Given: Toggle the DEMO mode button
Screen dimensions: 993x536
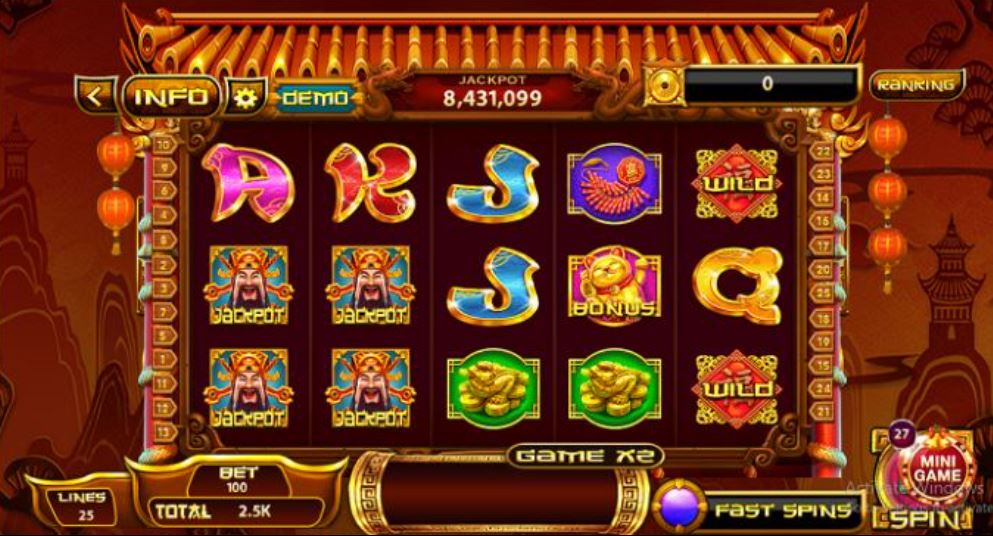Looking at the screenshot, I should 315,98.
